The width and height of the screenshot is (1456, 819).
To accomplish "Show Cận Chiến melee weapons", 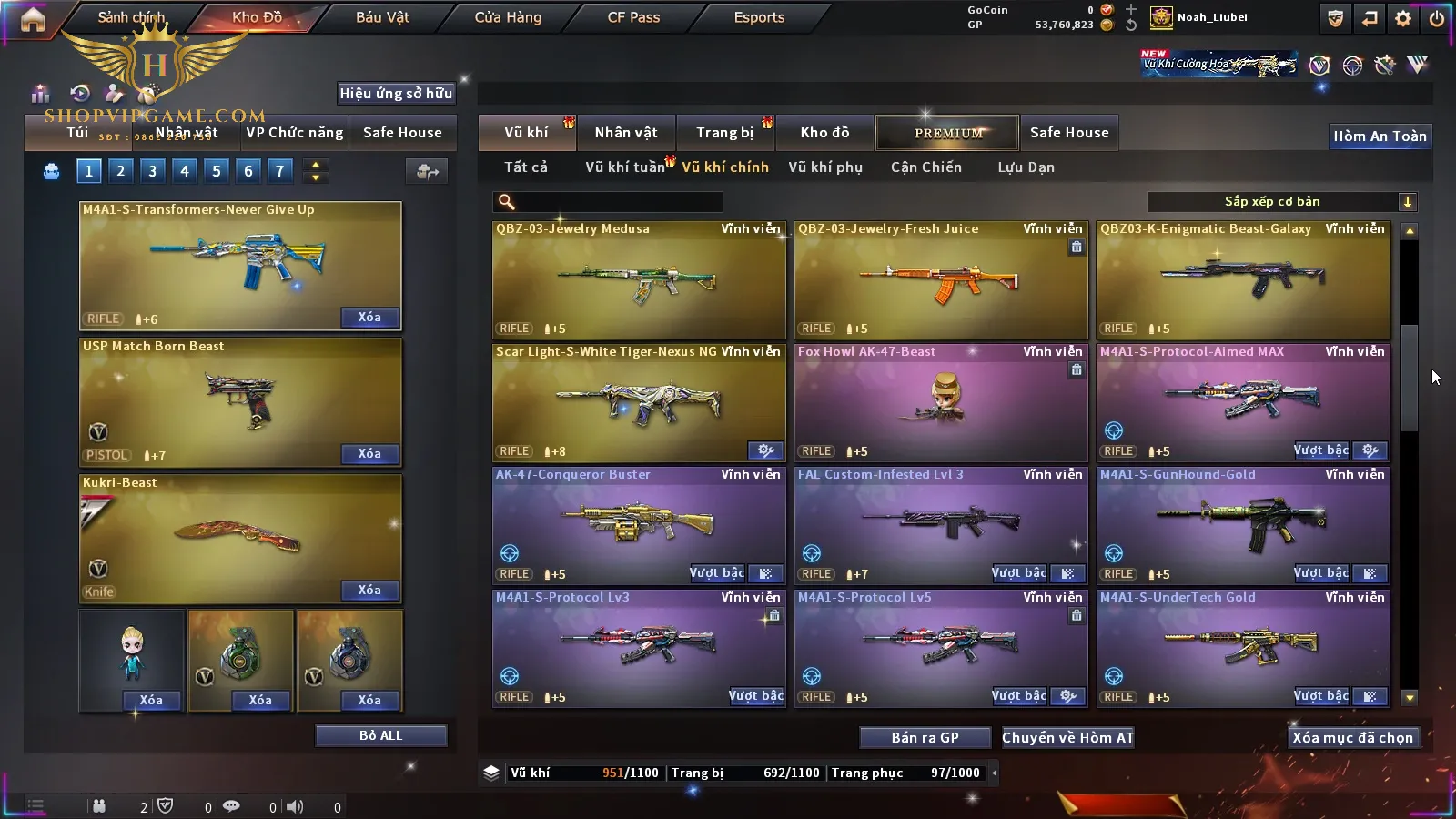I will (925, 167).
